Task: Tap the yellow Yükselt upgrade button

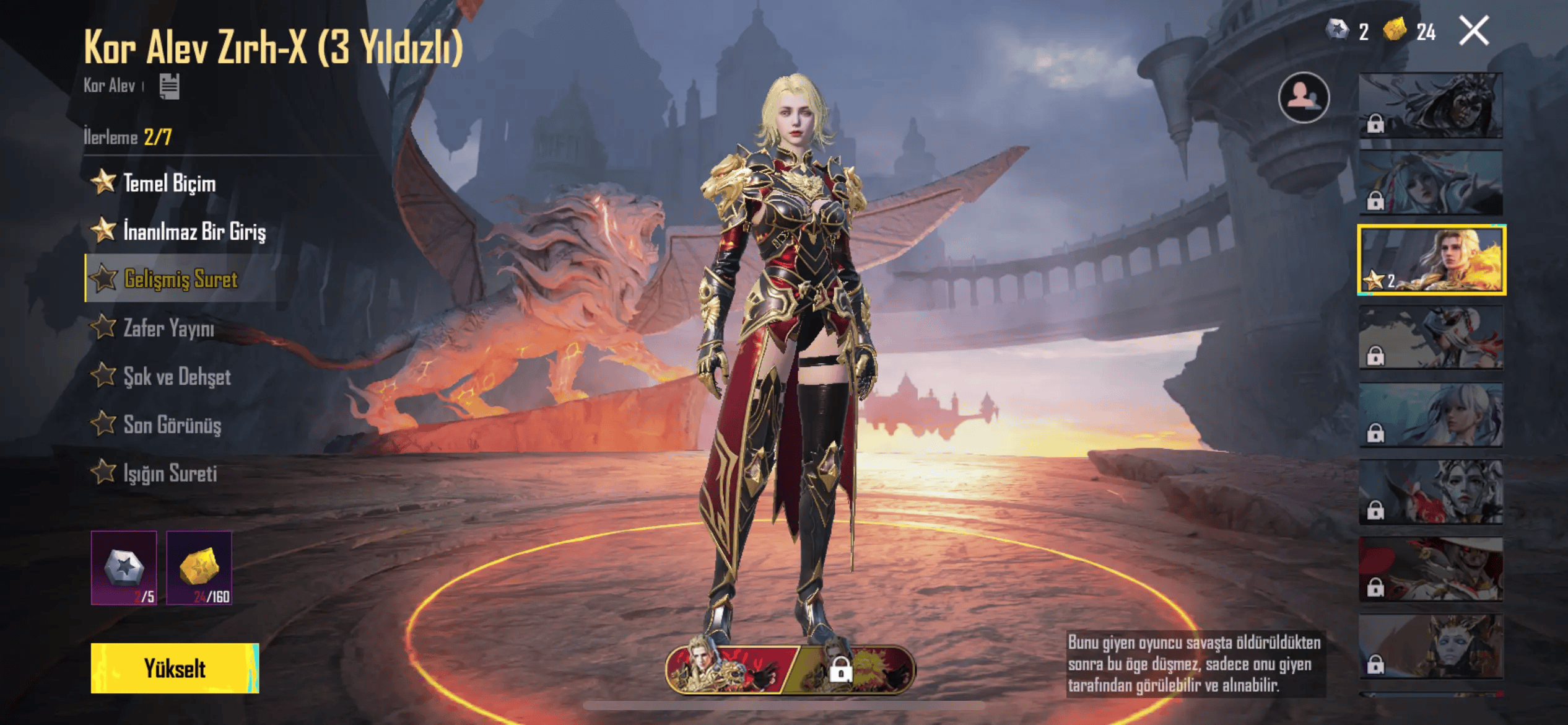Action: [175, 668]
